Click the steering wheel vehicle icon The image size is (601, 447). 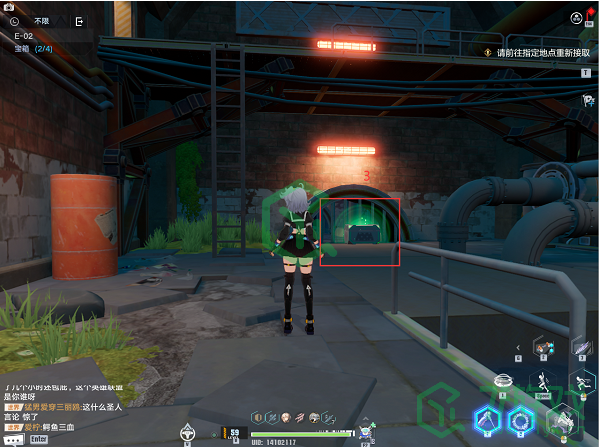click(x=186, y=433)
